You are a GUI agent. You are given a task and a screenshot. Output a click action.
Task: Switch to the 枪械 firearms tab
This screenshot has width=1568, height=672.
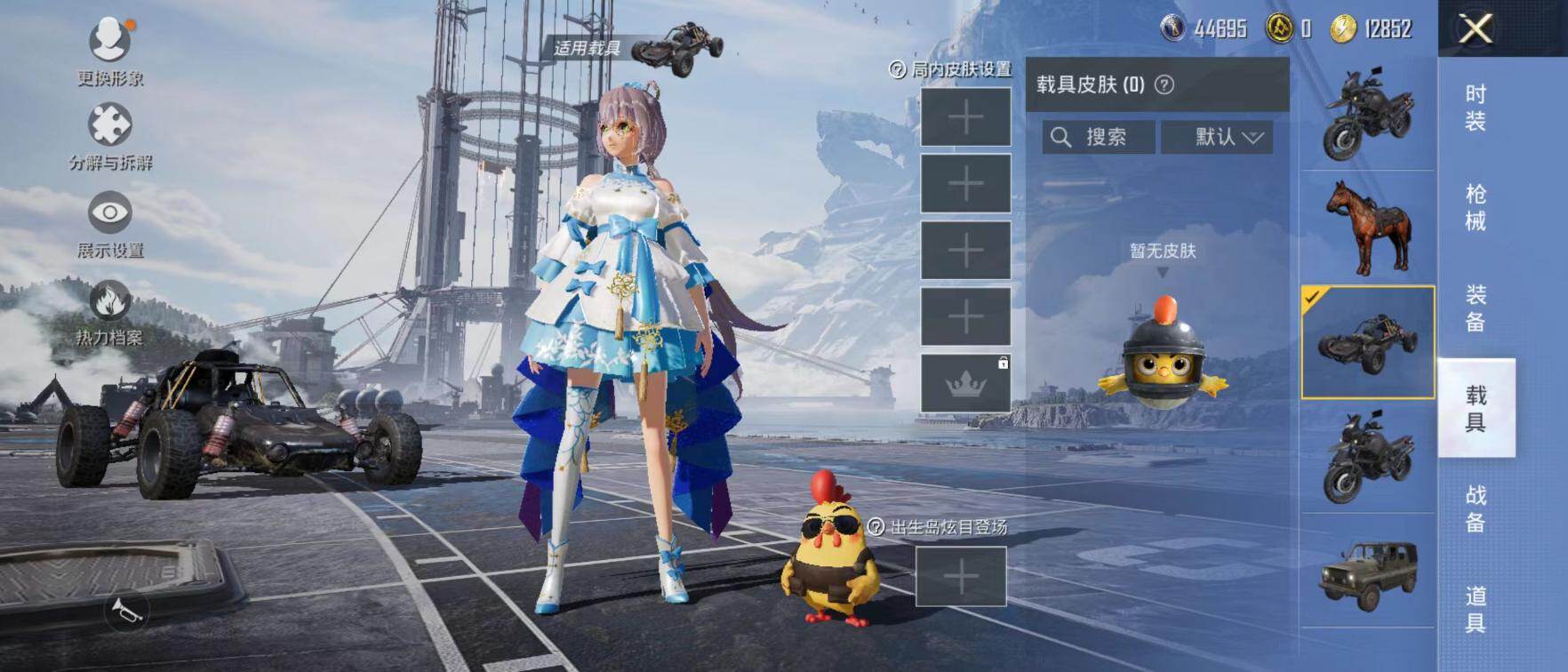point(1476,207)
